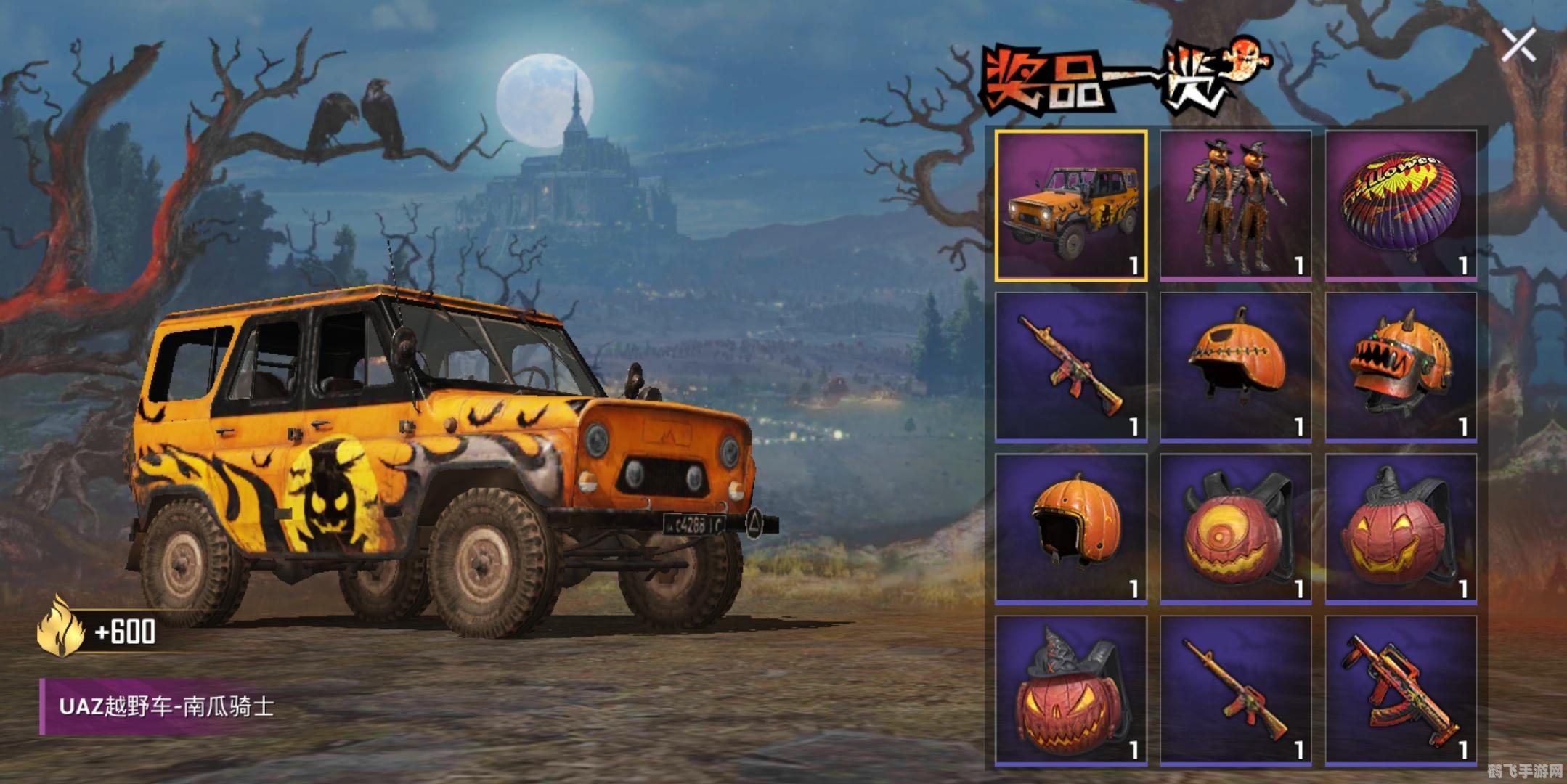Choose the pumpkin-head outfit set showing two characters
The width and height of the screenshot is (1567, 784).
pos(1236,205)
